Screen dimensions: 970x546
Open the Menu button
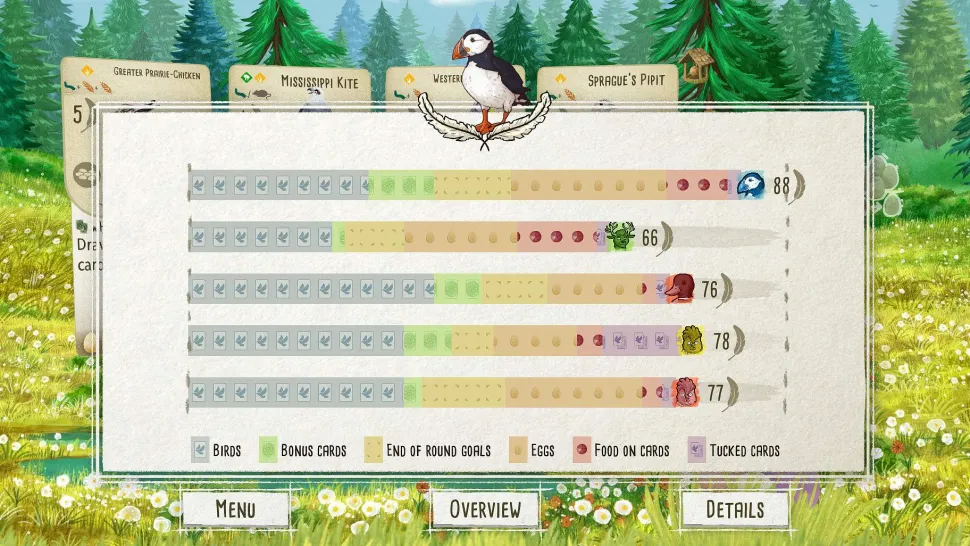[235, 509]
